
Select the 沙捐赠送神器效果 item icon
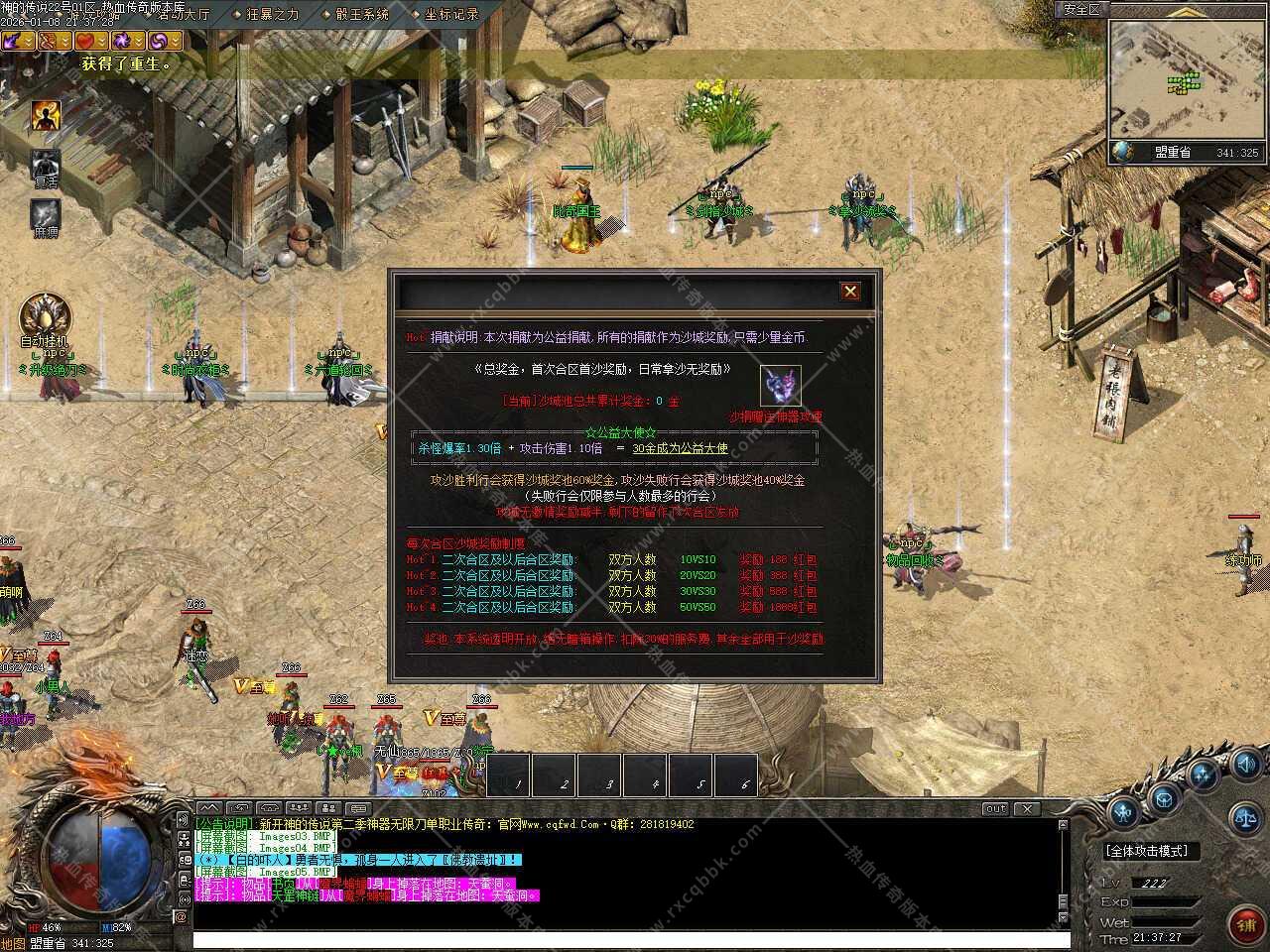pyautogui.click(x=780, y=386)
